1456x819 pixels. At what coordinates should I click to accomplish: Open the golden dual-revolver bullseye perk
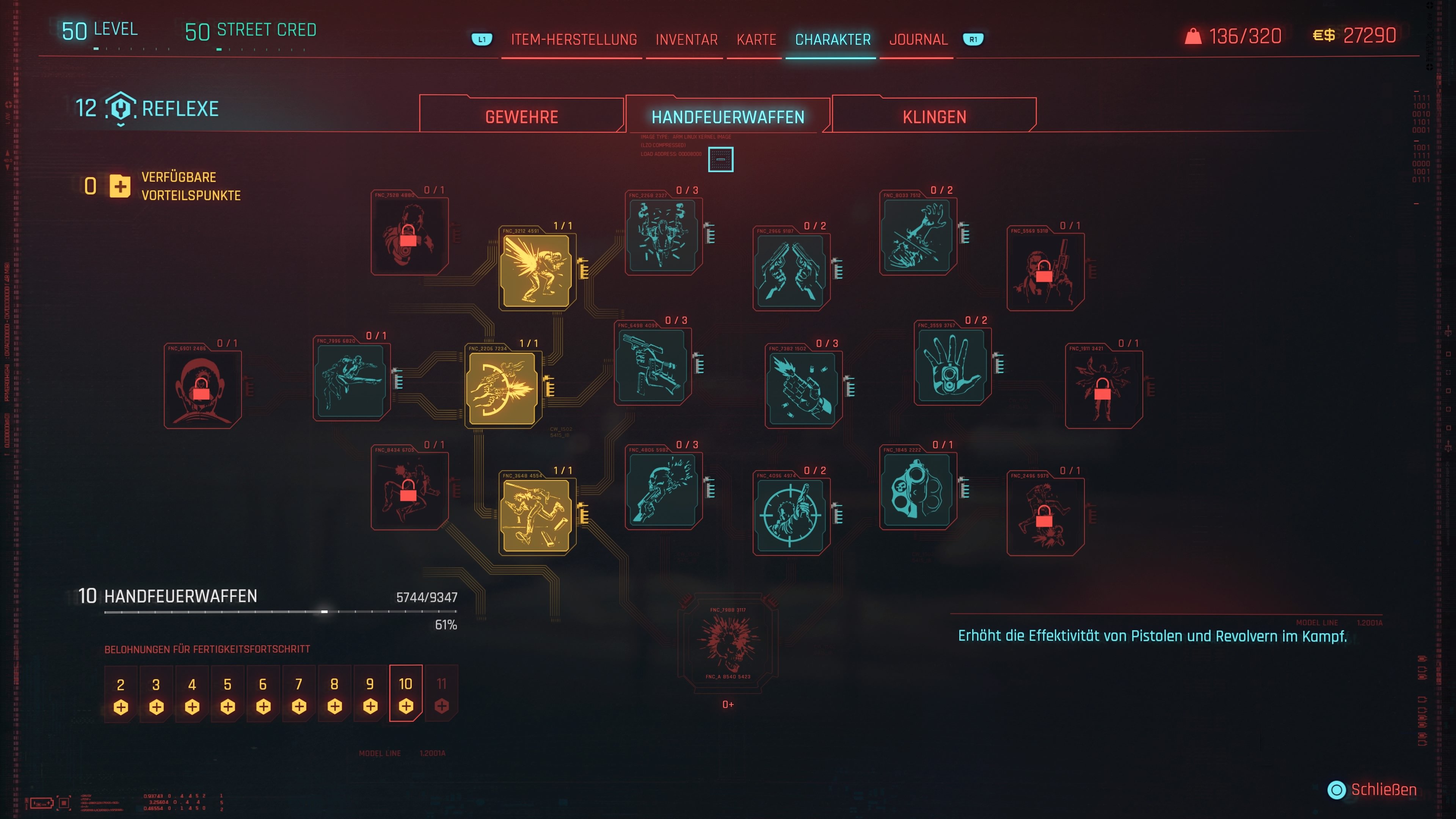502,387
